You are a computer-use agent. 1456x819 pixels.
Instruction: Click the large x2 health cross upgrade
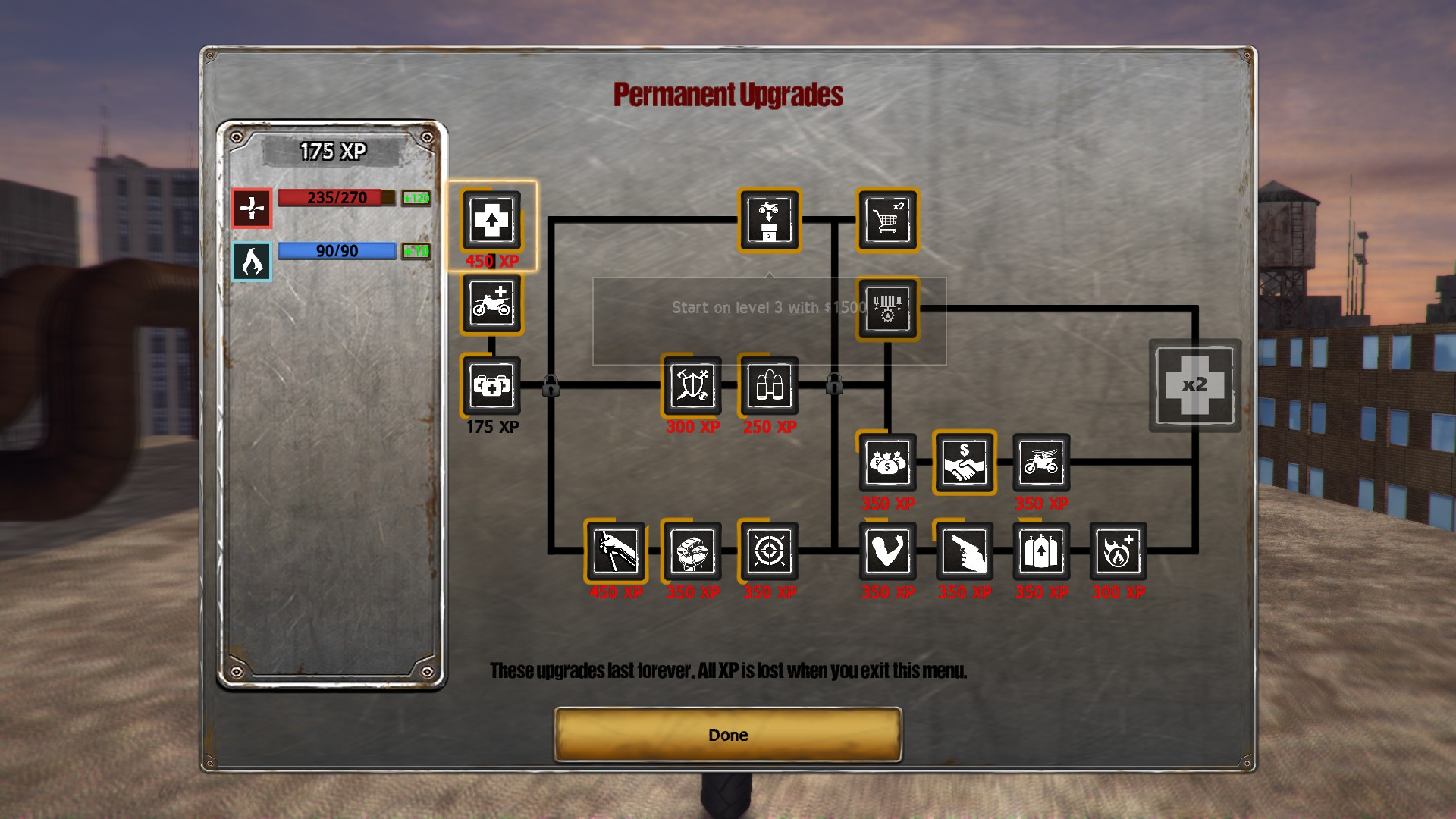pos(1194,385)
